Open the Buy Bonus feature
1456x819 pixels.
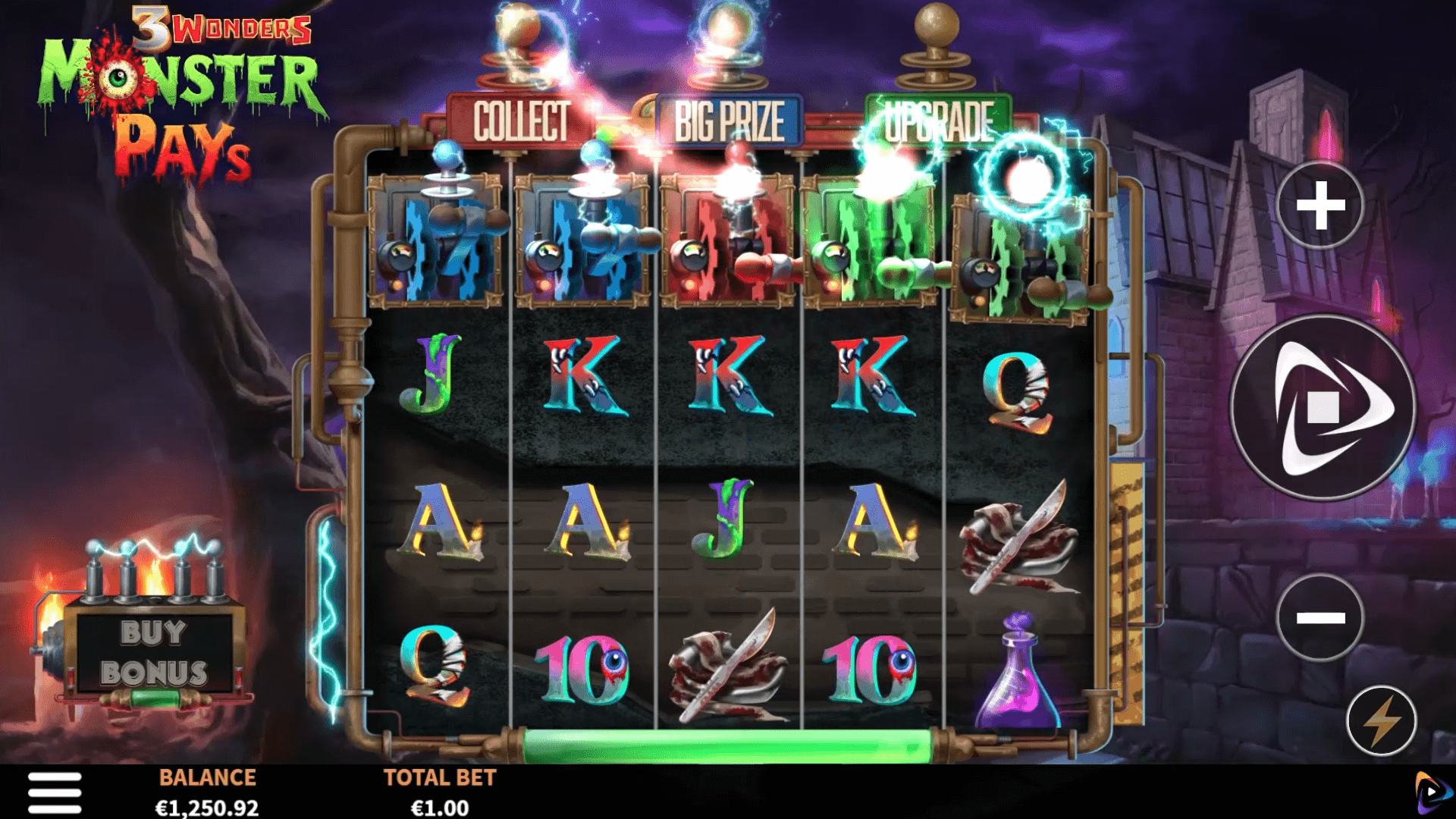[x=154, y=653]
